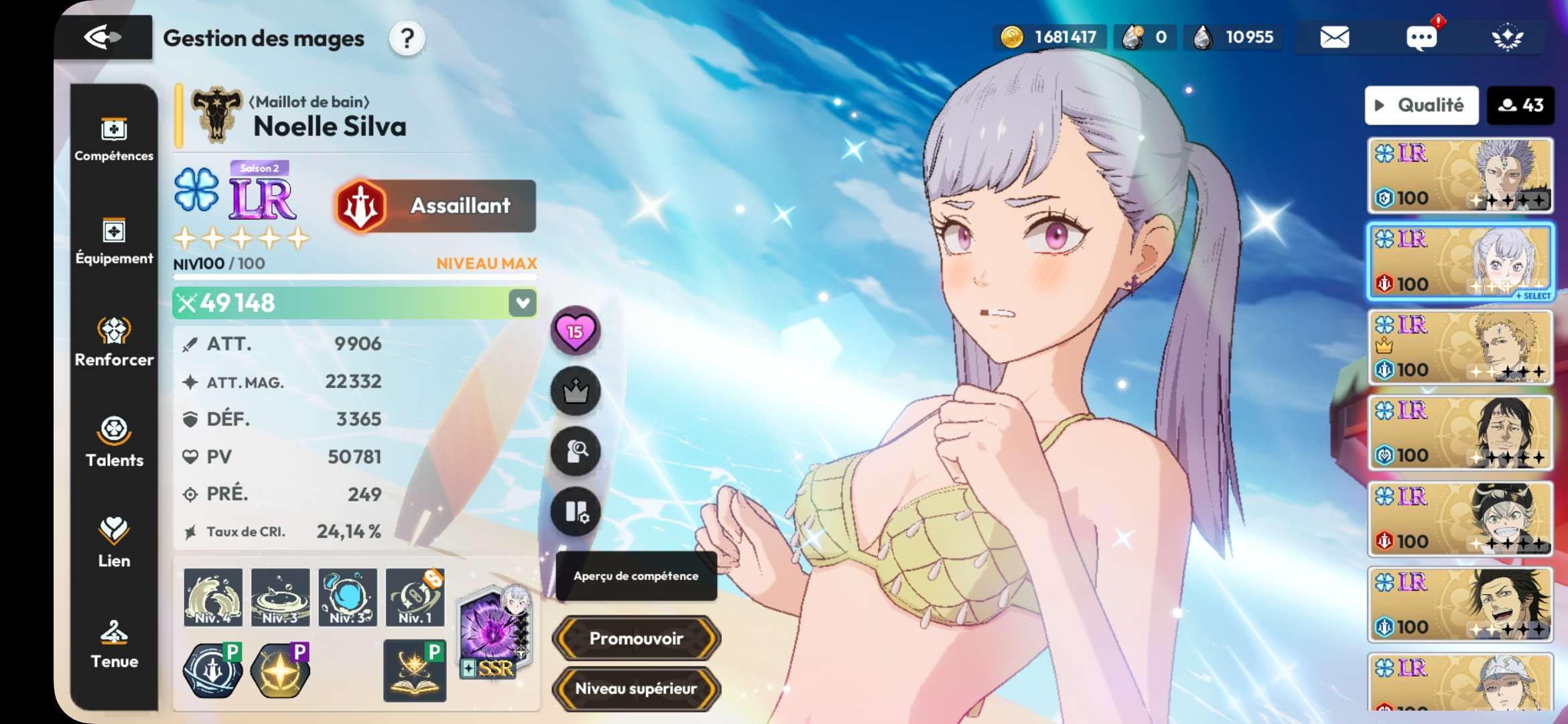Viewport: 1568px width, 724px height.
Task: Open the Niv. 4 water skill icon
Action: (x=213, y=597)
